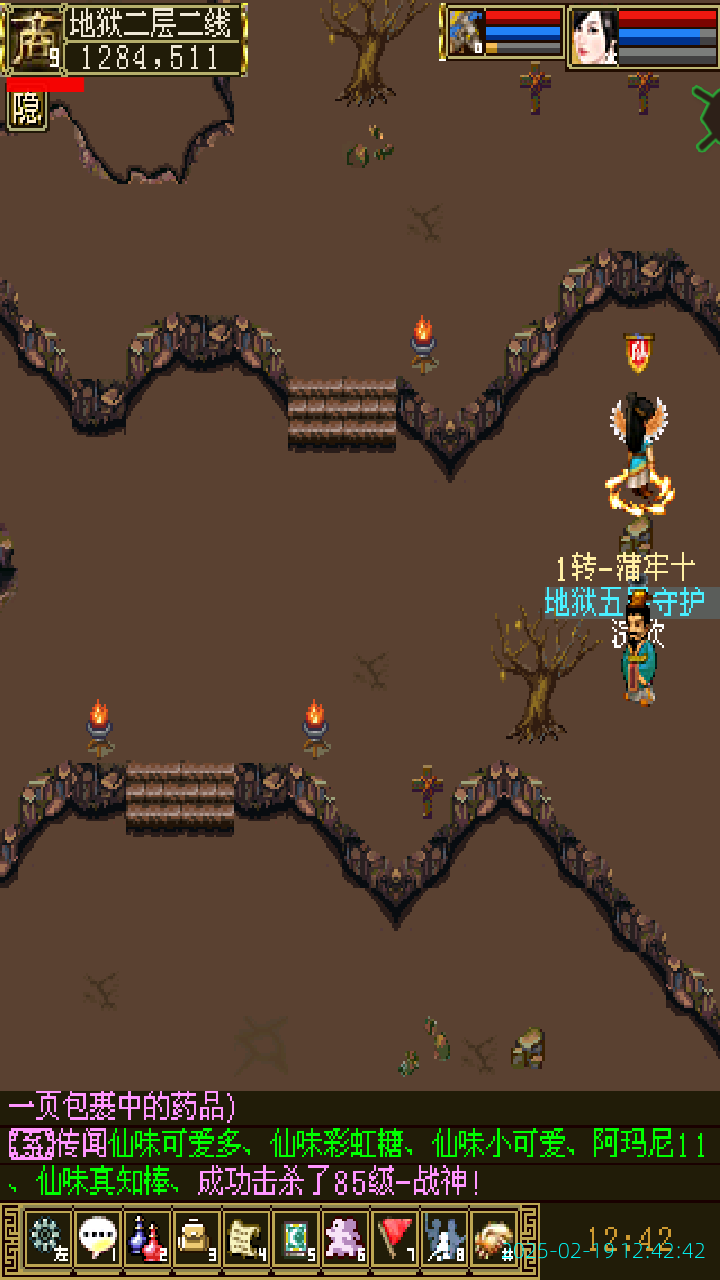
Task: Open the scroll quest log
Action: coord(245,1238)
